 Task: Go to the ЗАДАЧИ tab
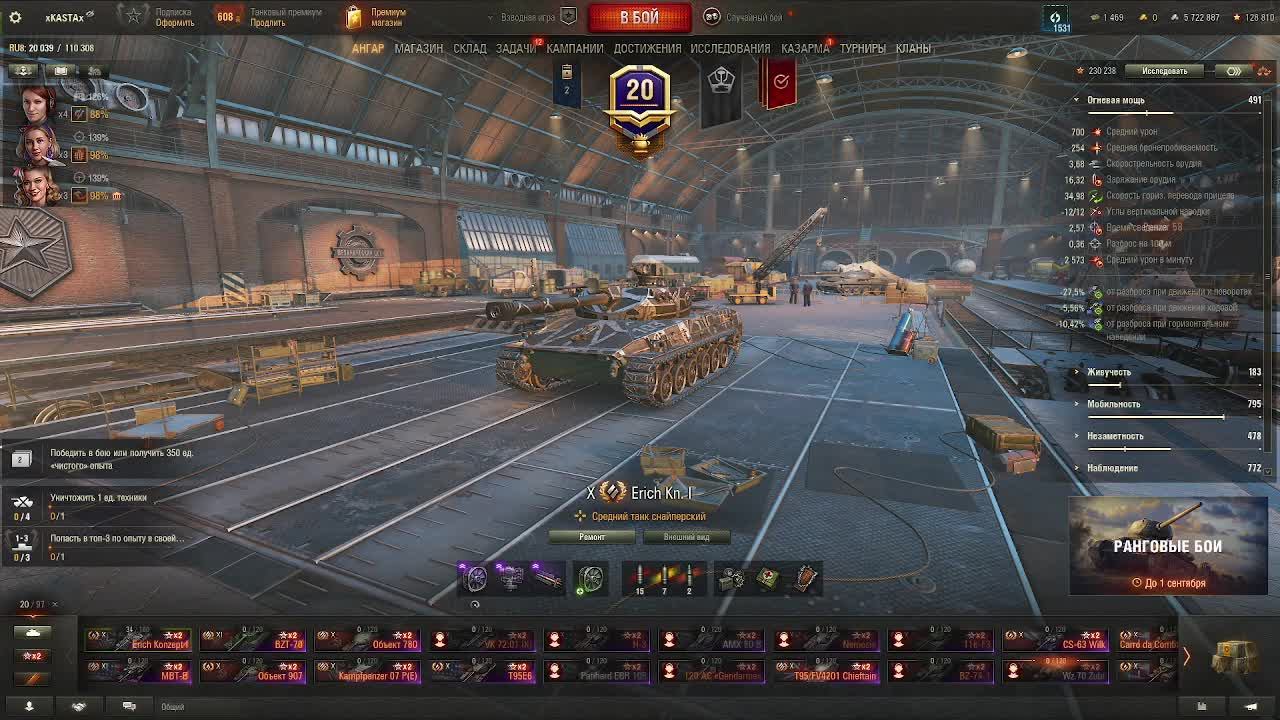click(515, 48)
